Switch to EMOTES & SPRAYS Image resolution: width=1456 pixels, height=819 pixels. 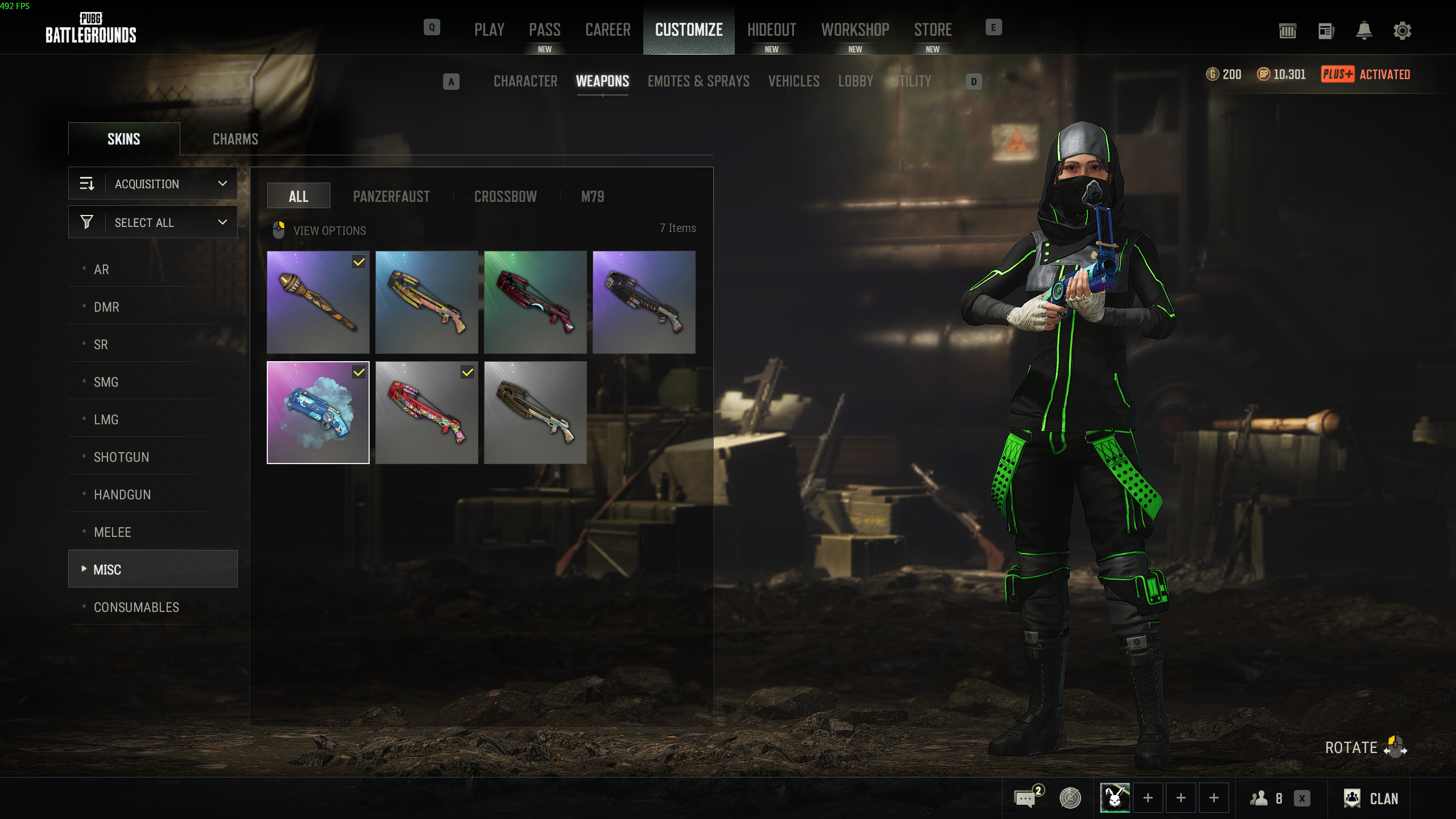[698, 81]
